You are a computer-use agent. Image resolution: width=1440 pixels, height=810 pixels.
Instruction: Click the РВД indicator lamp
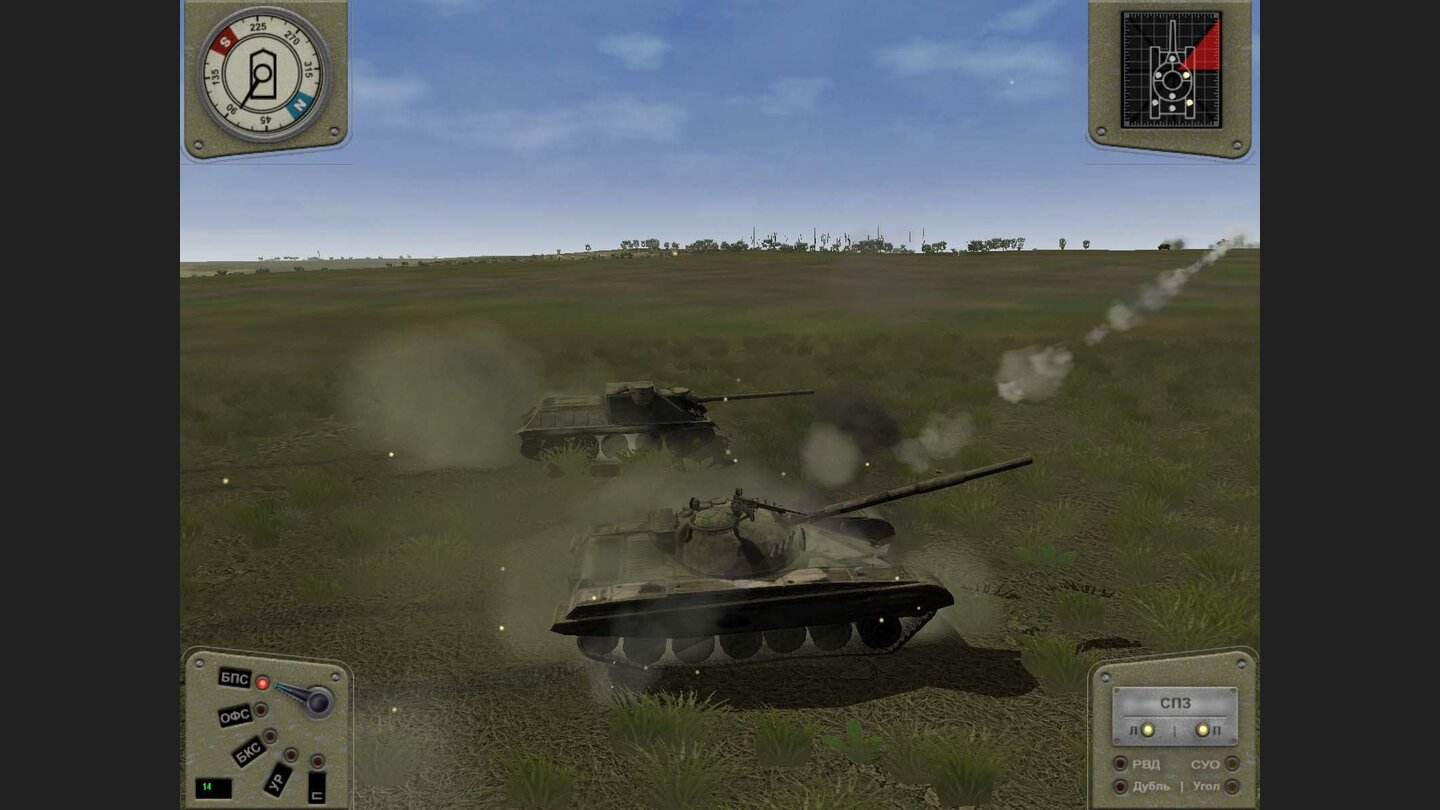point(1120,764)
